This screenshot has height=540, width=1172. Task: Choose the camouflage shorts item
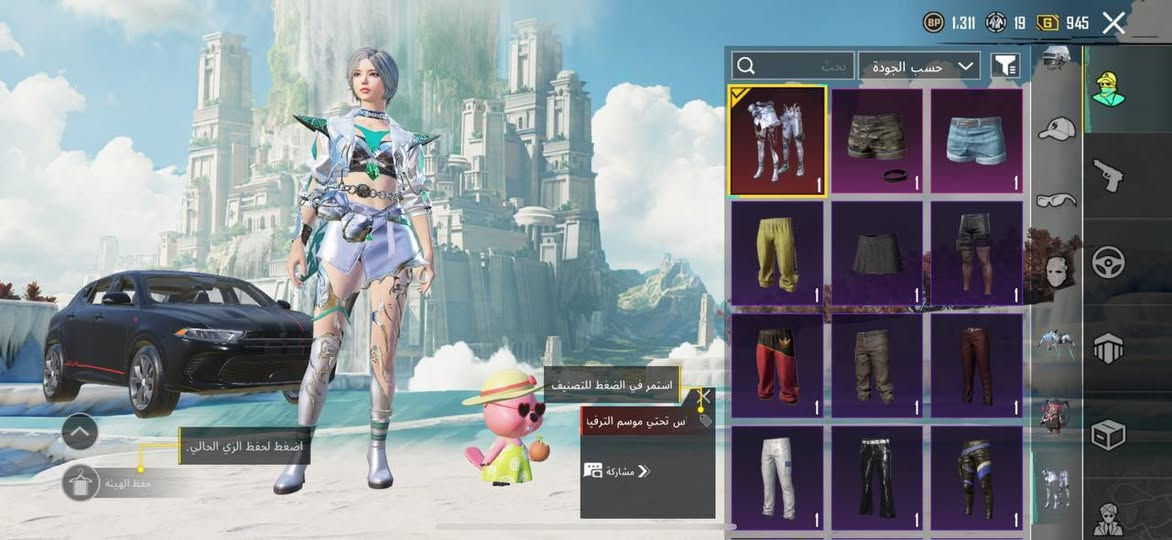click(x=877, y=140)
